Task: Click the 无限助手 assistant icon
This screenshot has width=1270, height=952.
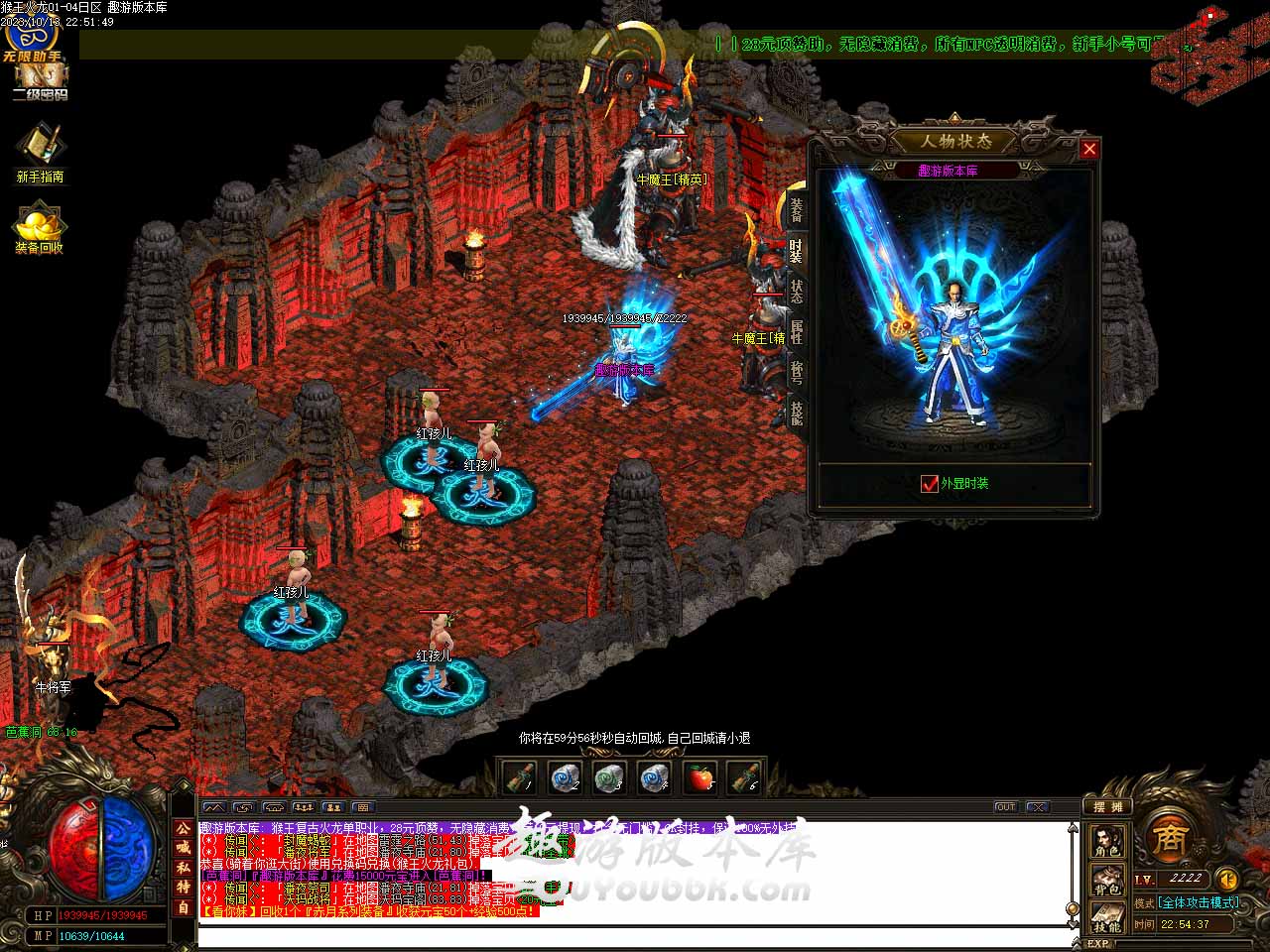Action: click(x=33, y=40)
